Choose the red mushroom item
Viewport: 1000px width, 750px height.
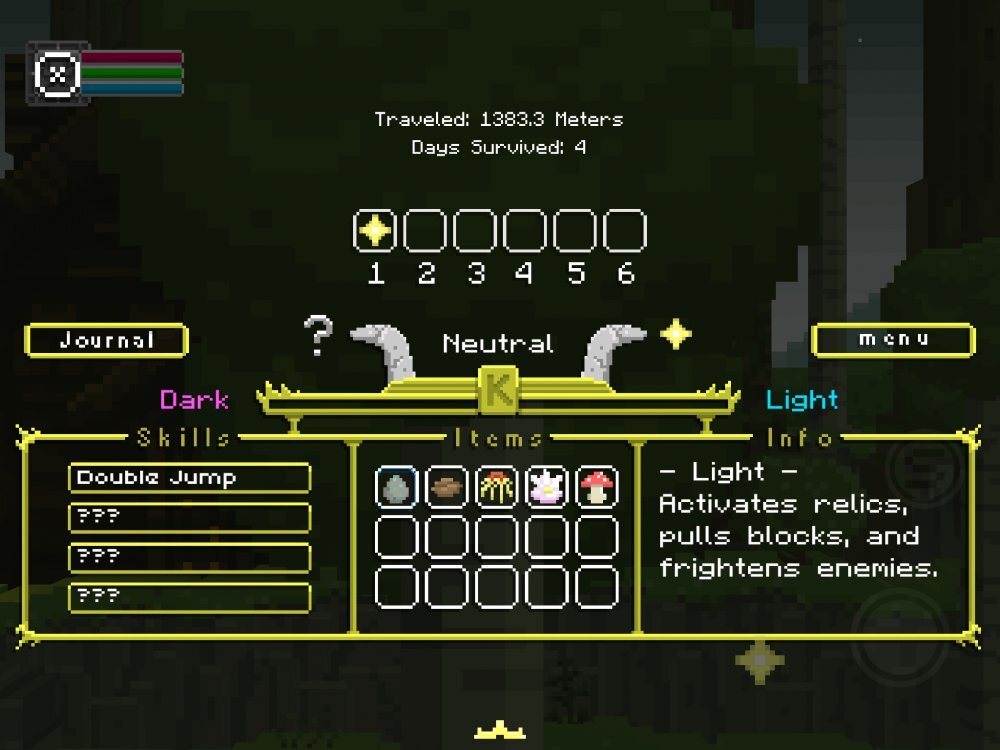point(597,488)
